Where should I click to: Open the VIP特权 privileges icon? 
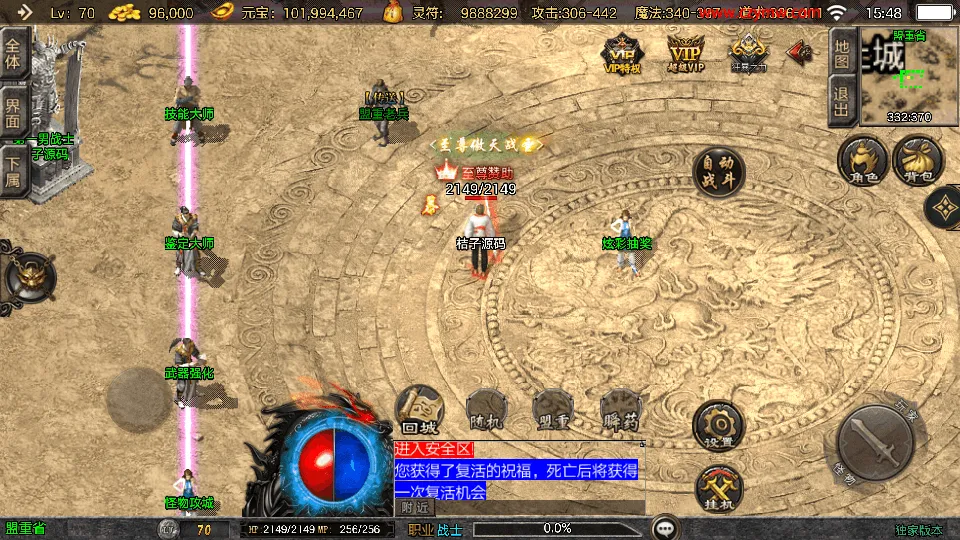[621, 54]
